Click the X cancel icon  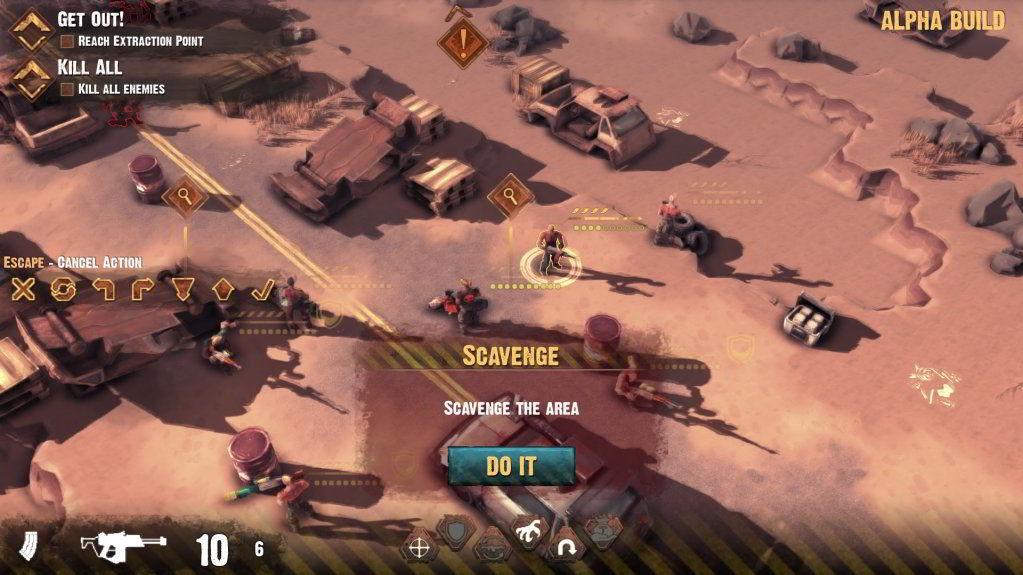[23, 290]
